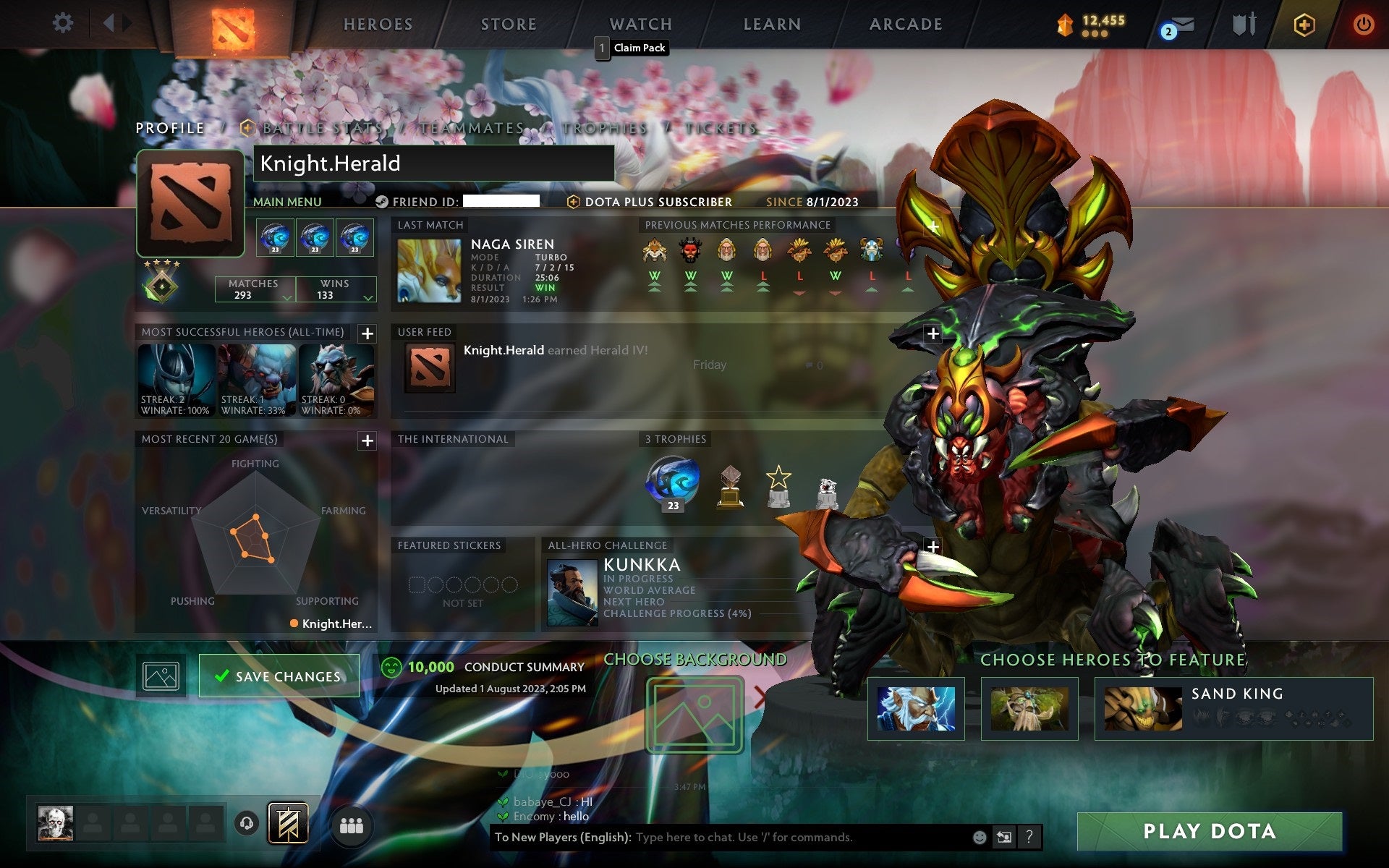Click Save Changes for the profile
Image resolution: width=1389 pixels, height=868 pixels.
pos(279,675)
